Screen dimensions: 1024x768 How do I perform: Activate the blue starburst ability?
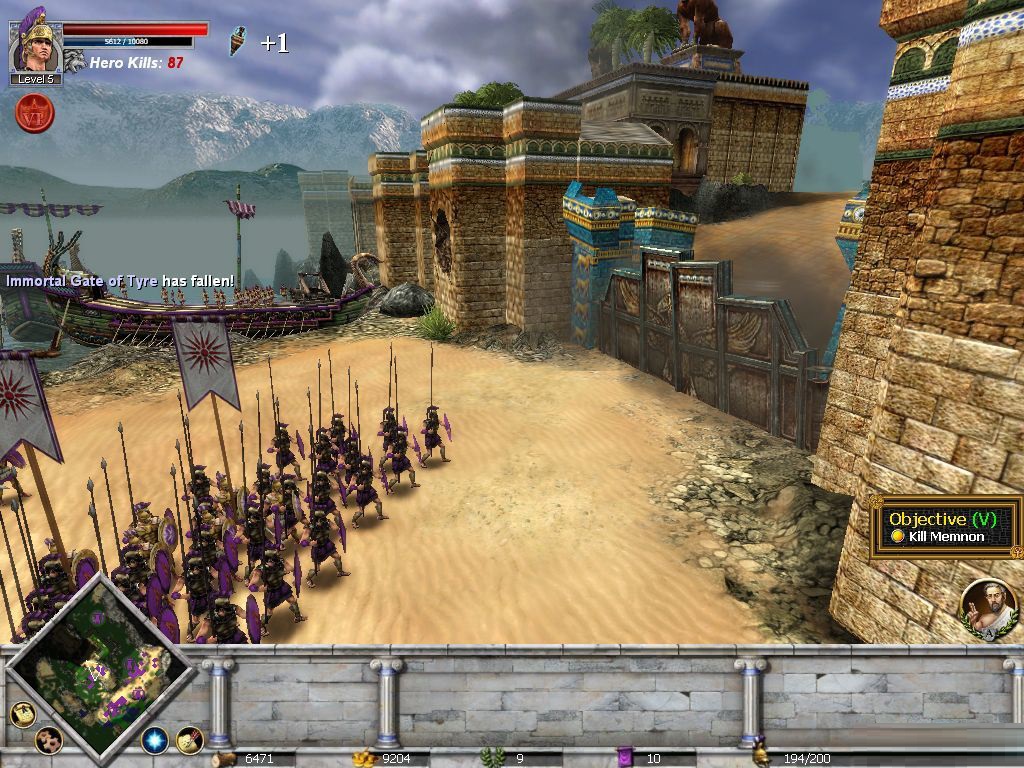click(154, 740)
